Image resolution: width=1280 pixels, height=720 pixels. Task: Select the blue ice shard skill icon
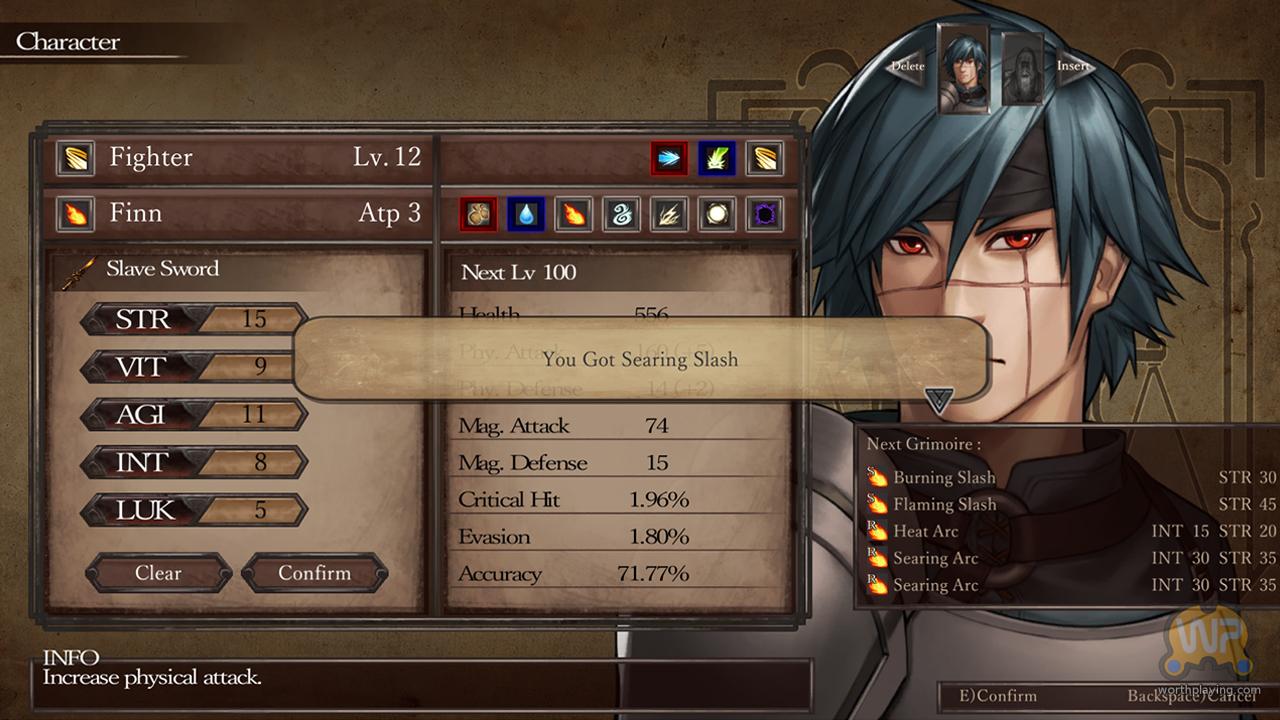click(x=669, y=158)
